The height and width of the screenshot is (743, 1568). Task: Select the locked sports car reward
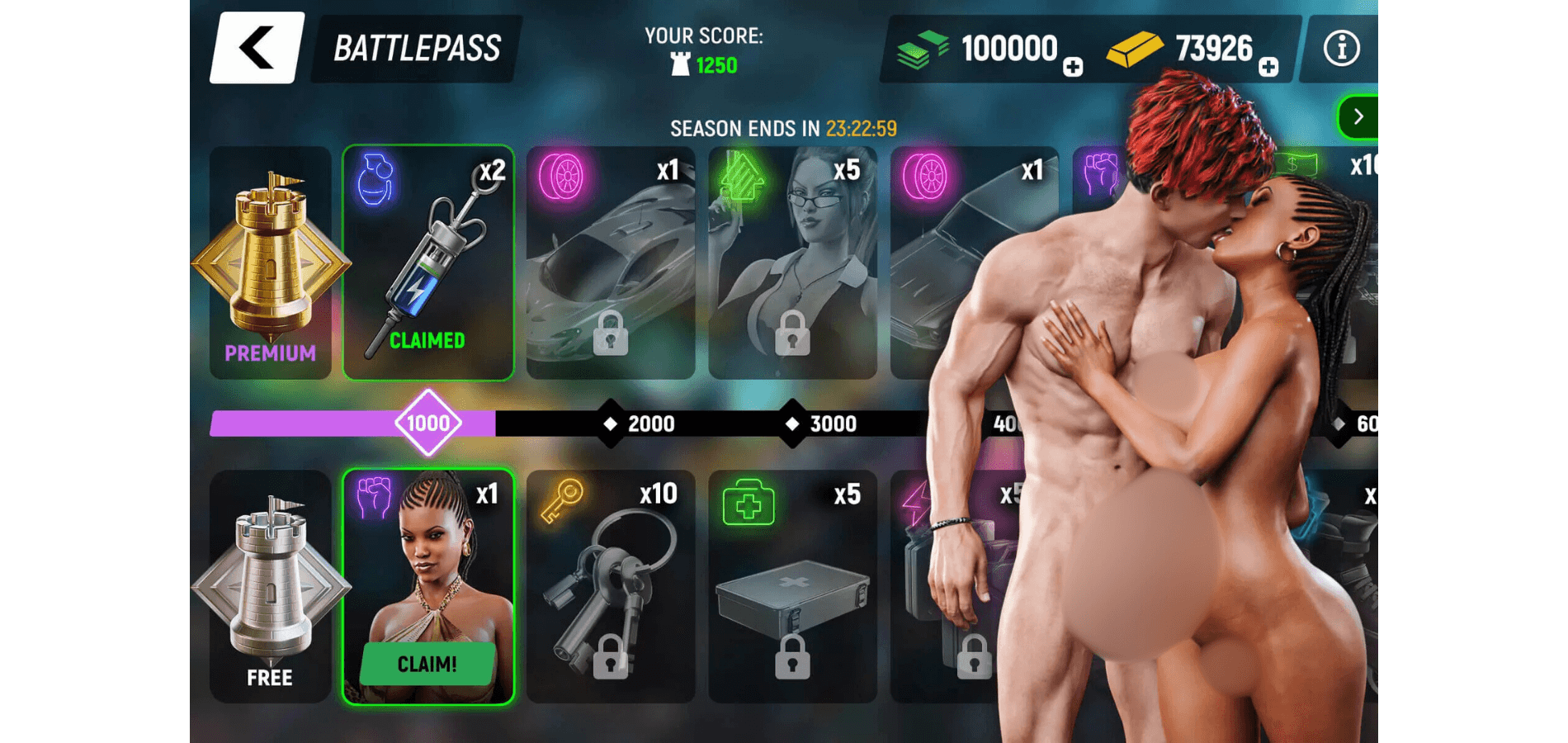coord(611,263)
